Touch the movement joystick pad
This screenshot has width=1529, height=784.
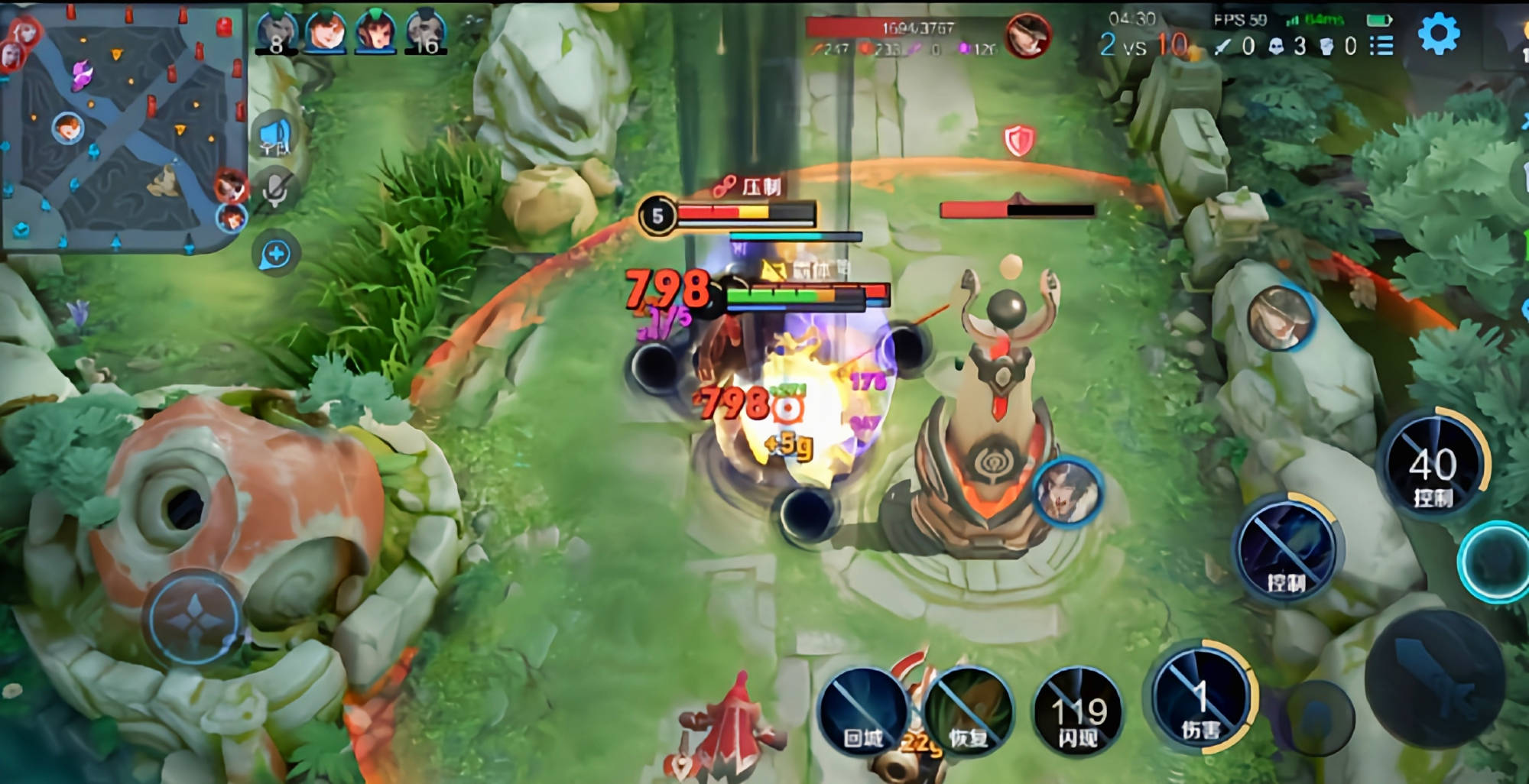click(196, 617)
